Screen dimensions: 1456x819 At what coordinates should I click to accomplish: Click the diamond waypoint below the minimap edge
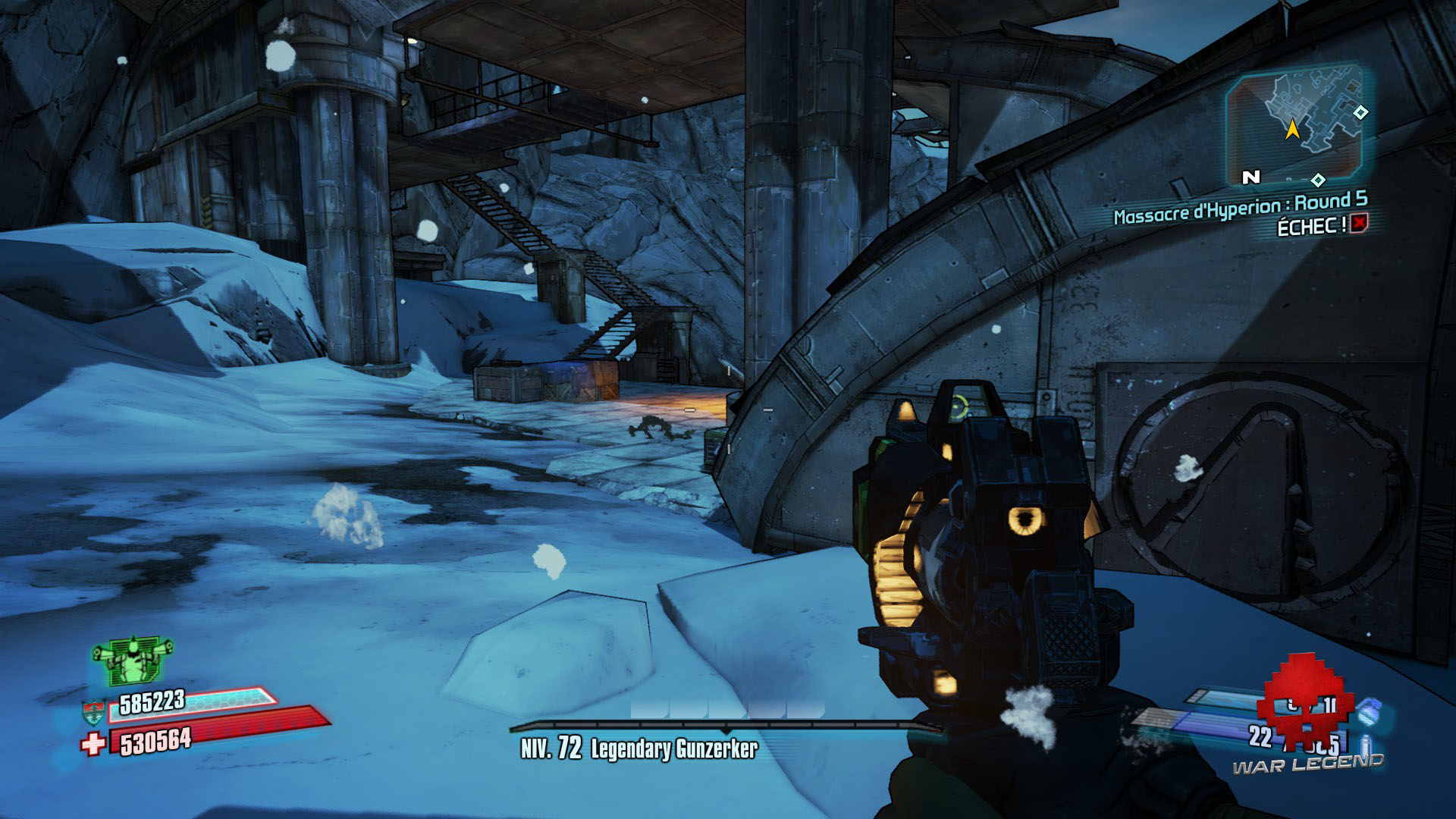[x=1317, y=180]
